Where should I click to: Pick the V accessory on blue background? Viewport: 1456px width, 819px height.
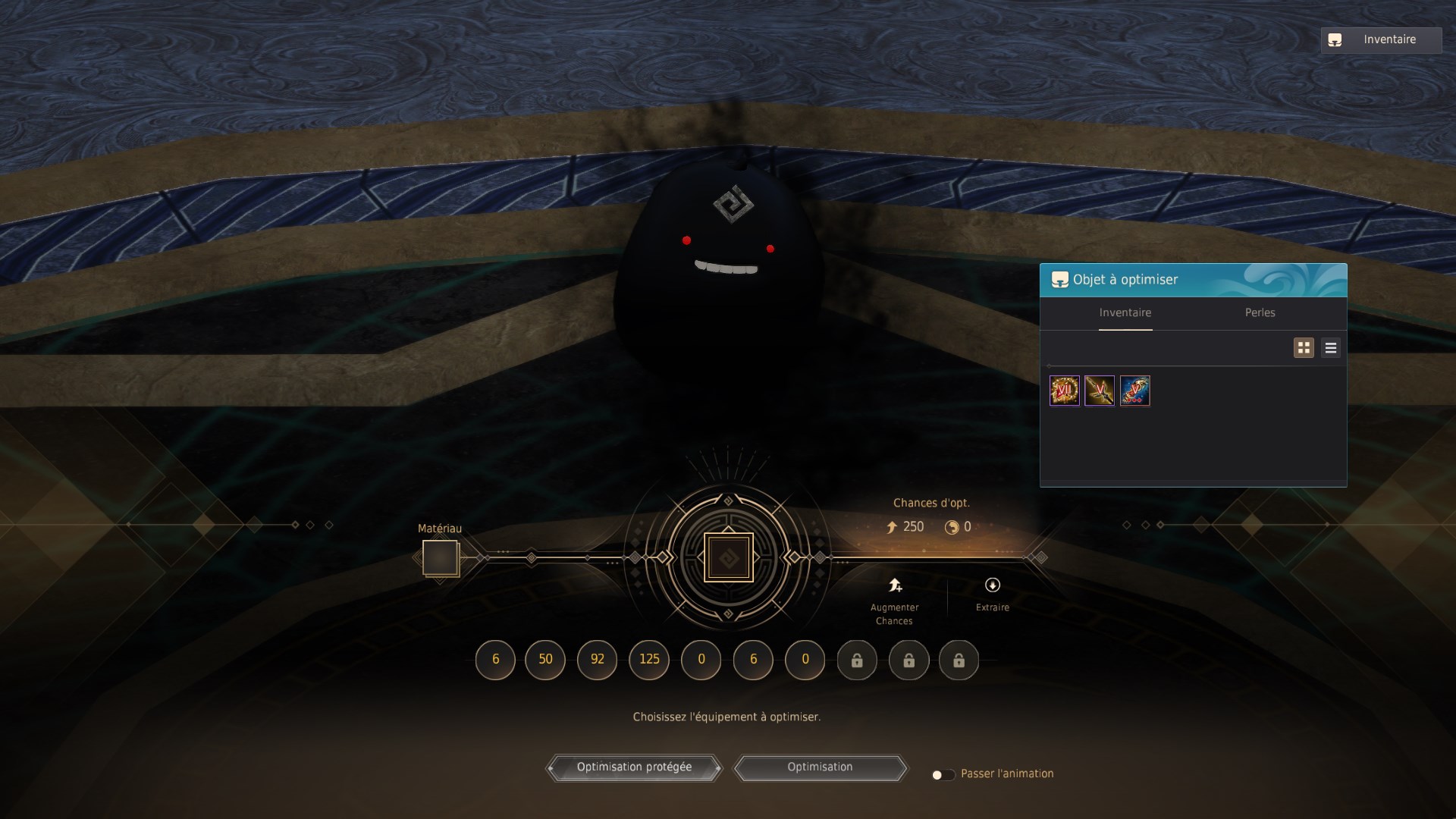[1134, 391]
